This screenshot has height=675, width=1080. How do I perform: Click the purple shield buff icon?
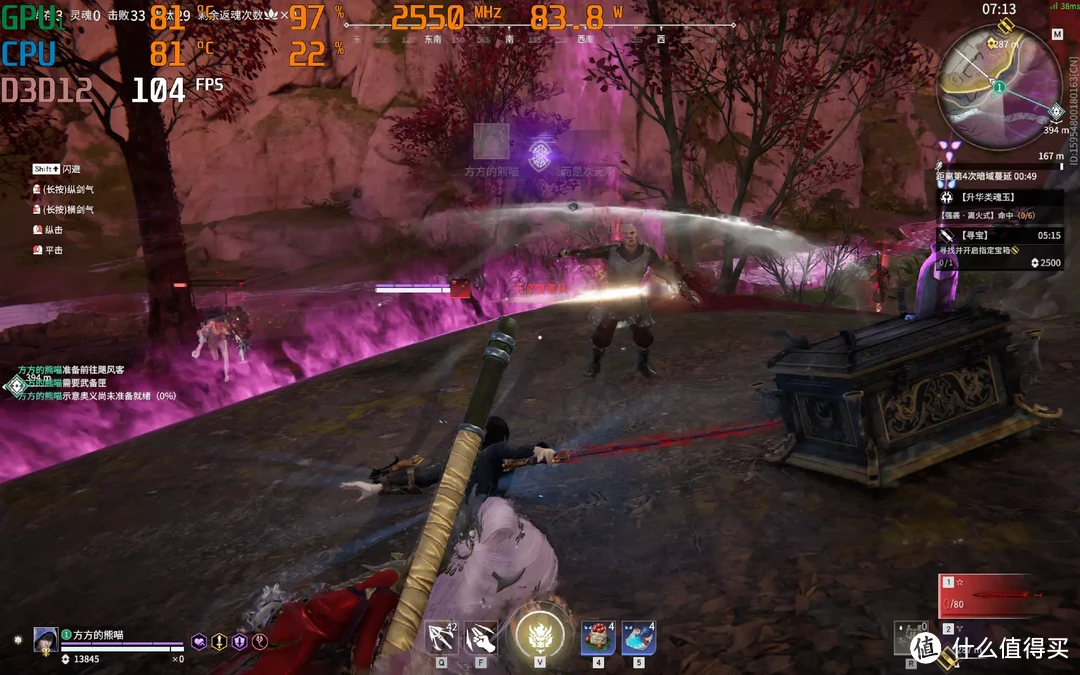[239, 642]
